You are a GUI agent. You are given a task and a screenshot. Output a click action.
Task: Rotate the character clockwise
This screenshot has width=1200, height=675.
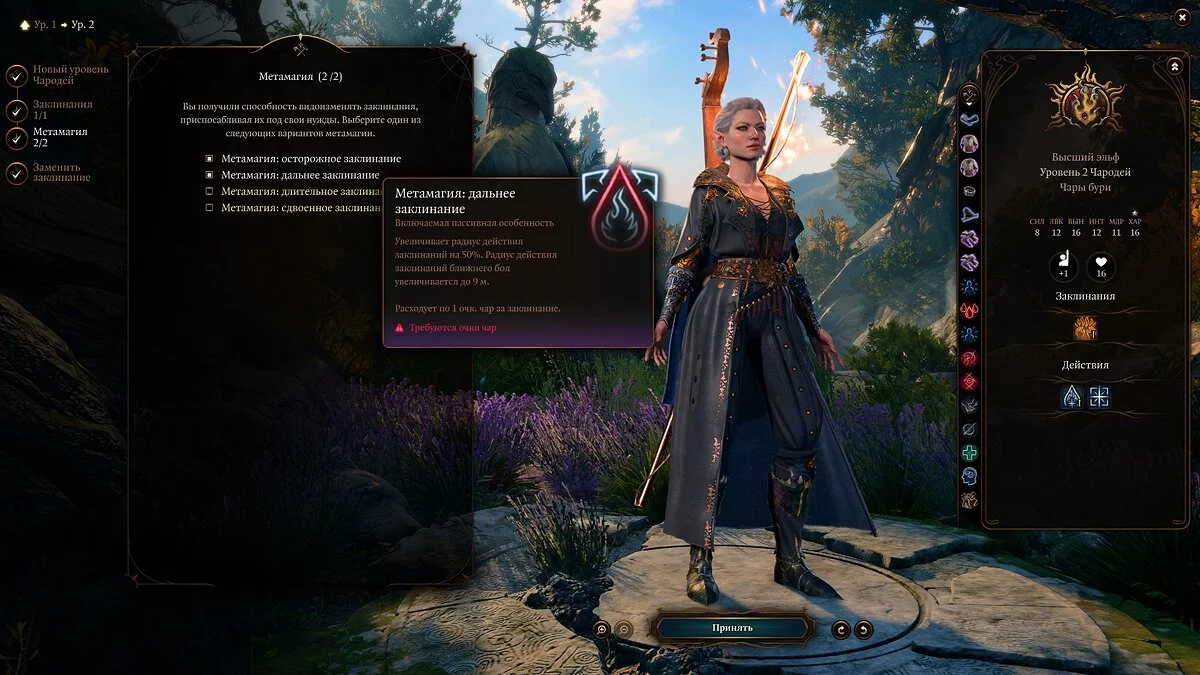[863, 629]
